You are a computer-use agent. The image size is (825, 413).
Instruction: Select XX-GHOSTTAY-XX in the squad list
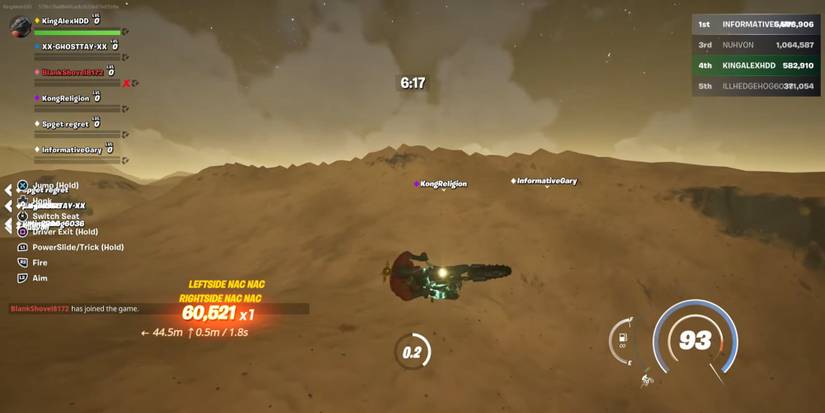click(x=74, y=46)
